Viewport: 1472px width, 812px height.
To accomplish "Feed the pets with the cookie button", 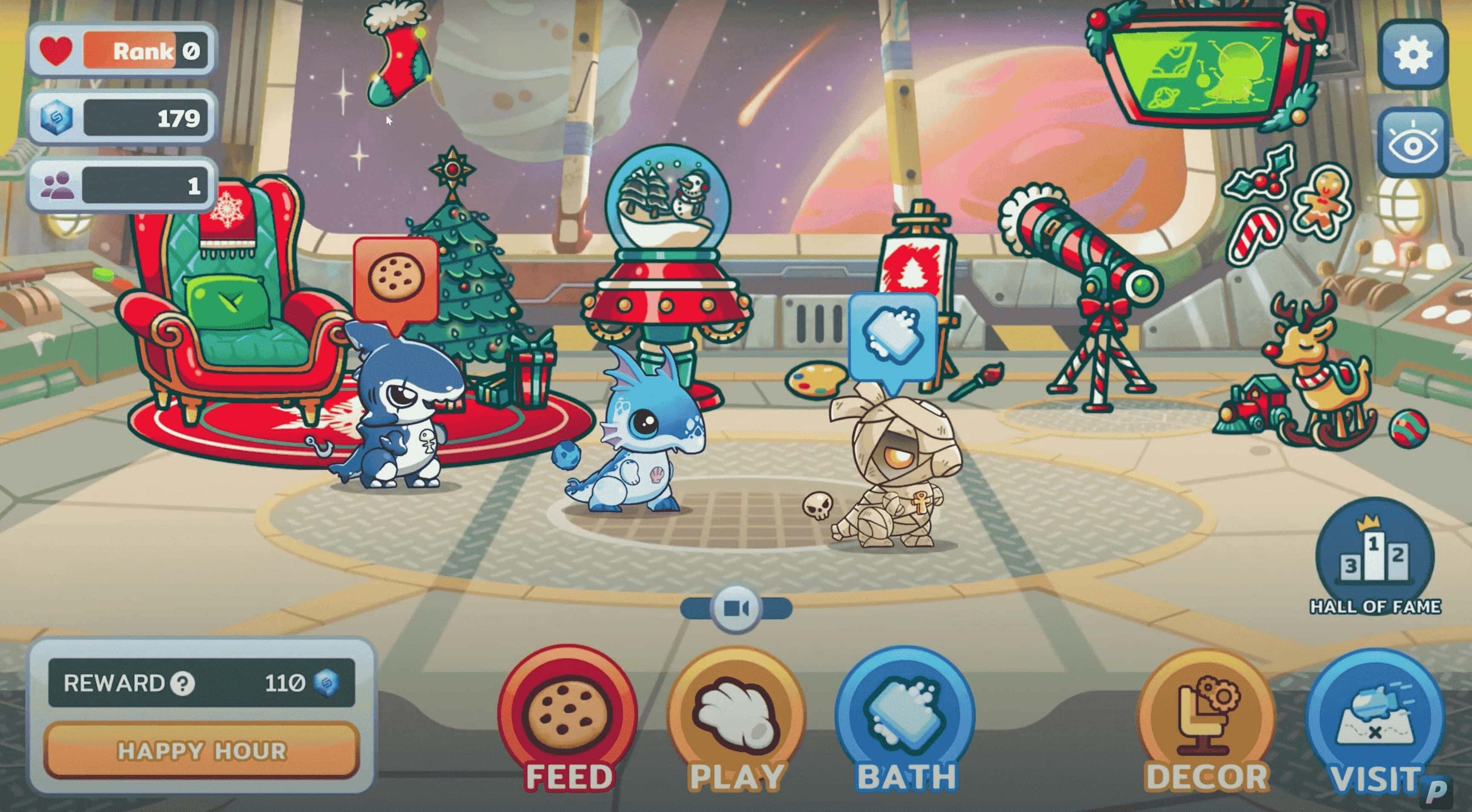I will coord(567,714).
